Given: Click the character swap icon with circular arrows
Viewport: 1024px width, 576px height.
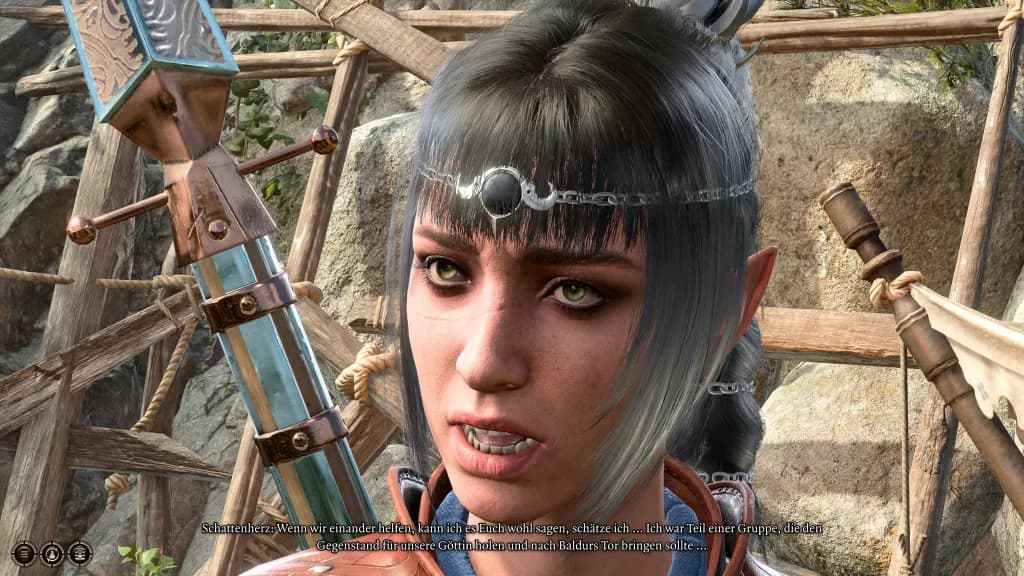Looking at the screenshot, I should (x=52, y=553).
